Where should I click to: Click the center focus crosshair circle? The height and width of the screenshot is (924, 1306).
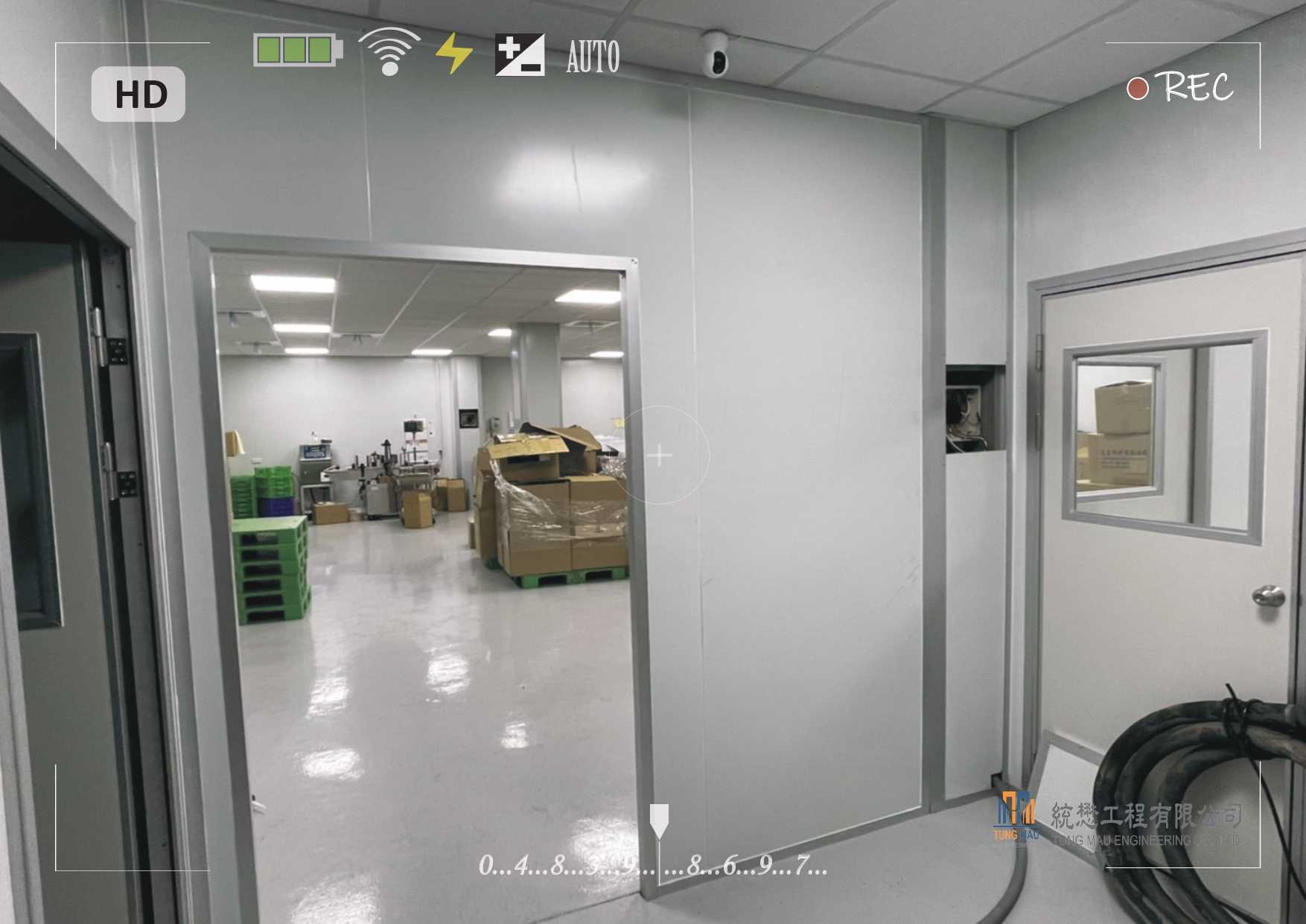[x=660, y=455]
